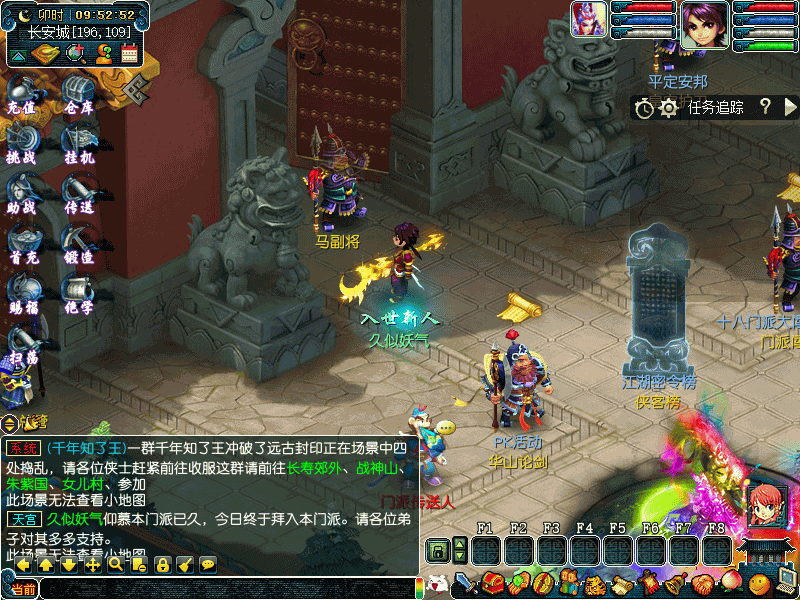Toggle the hotbar lock button
The image size is (800, 600).
click(437, 551)
